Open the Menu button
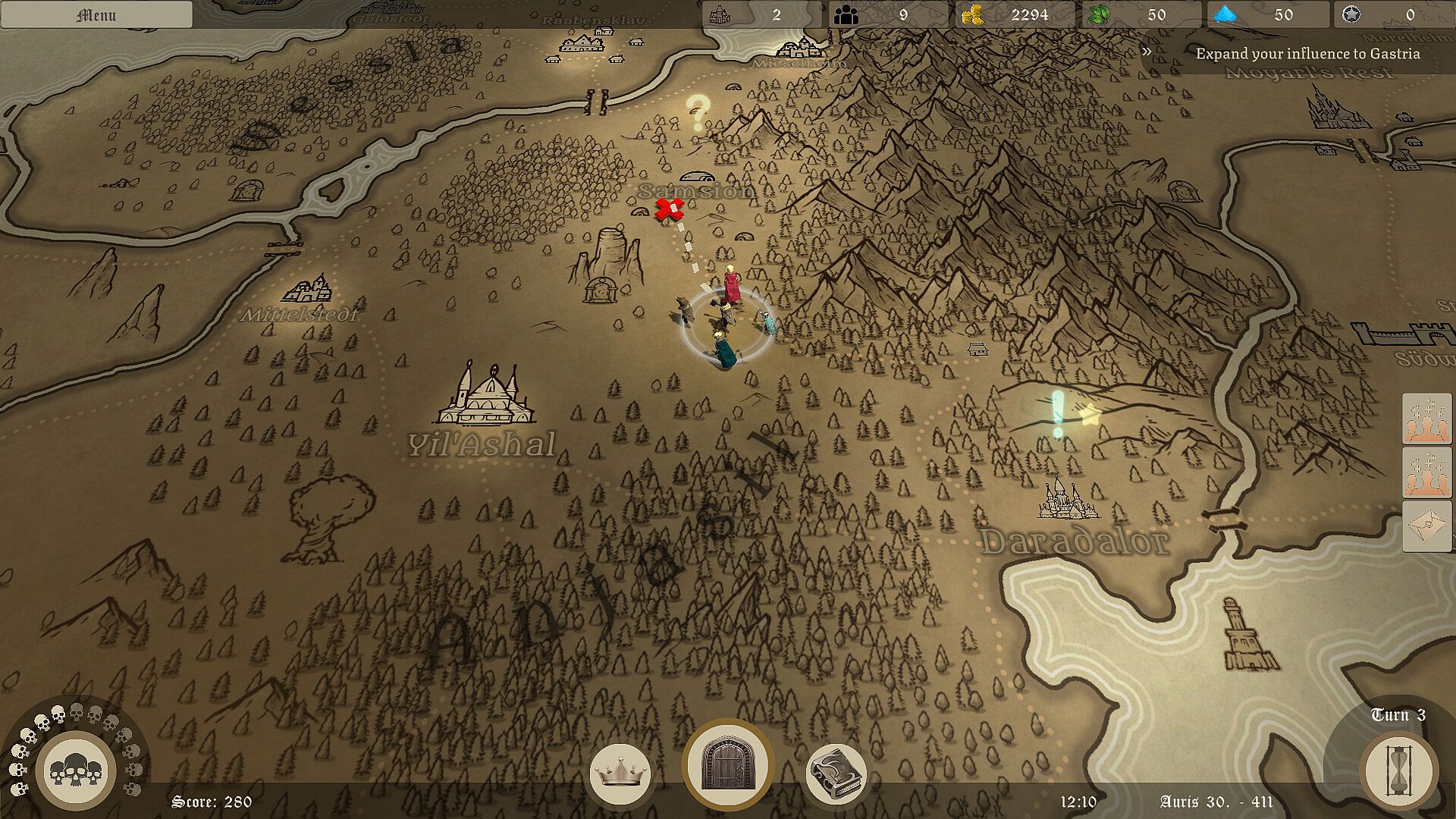The image size is (1456, 819). pos(96,15)
